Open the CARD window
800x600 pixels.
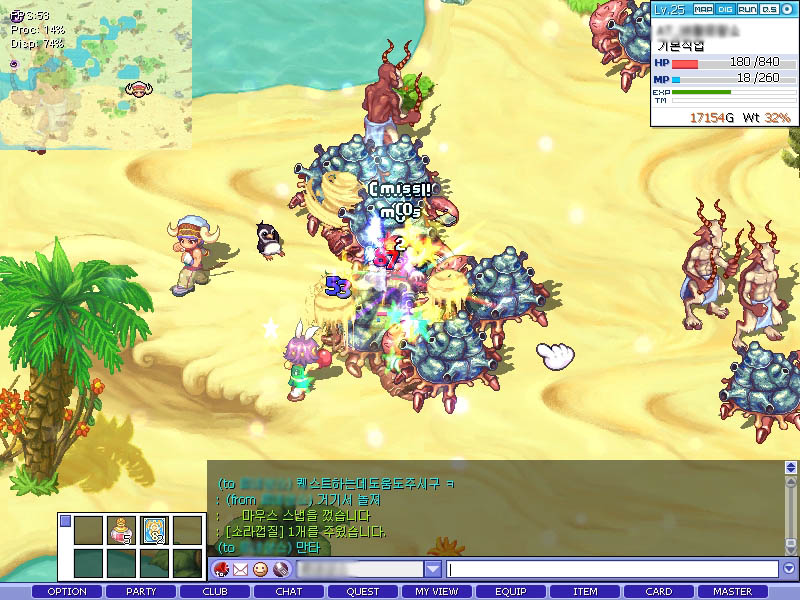659,592
